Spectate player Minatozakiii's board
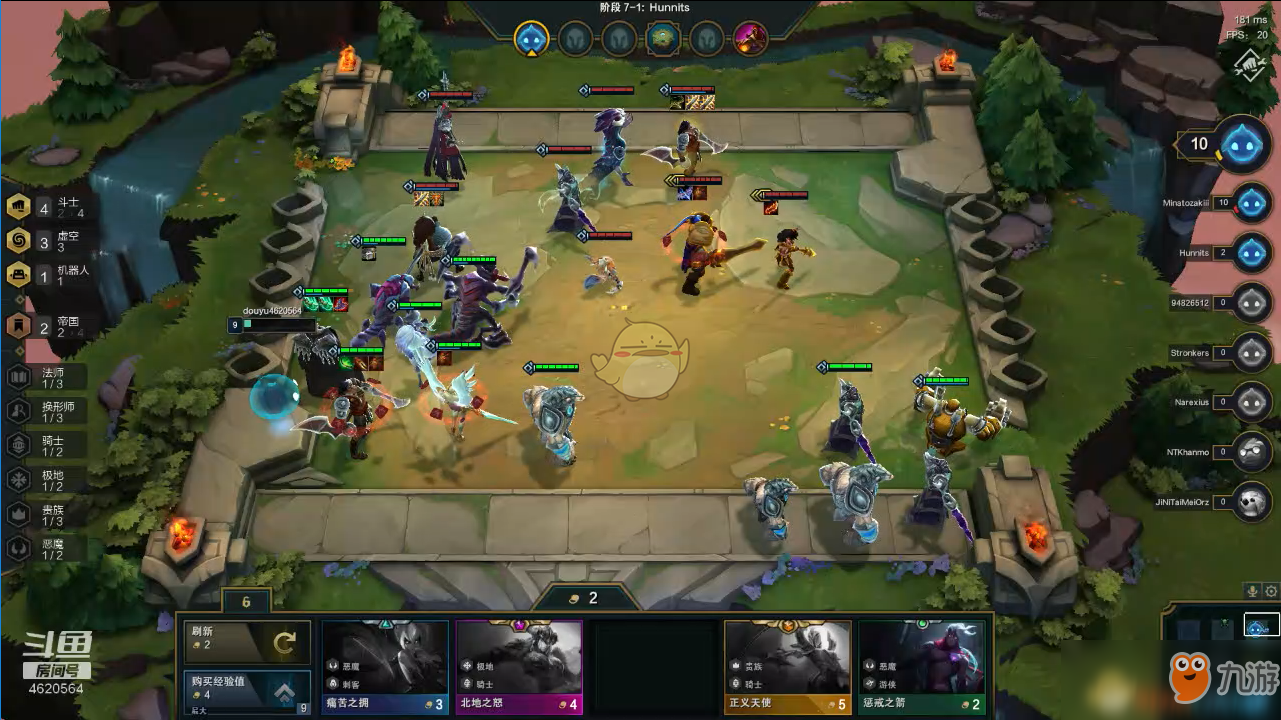Screen dimensions: 1281x720 [x=1251, y=203]
